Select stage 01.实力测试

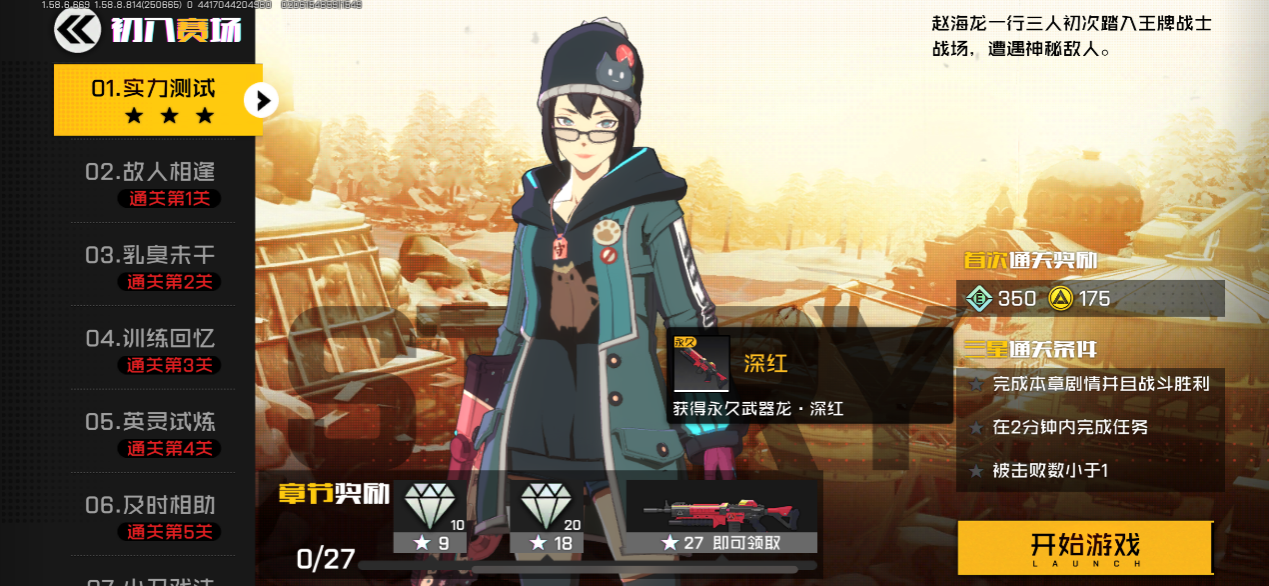click(153, 100)
